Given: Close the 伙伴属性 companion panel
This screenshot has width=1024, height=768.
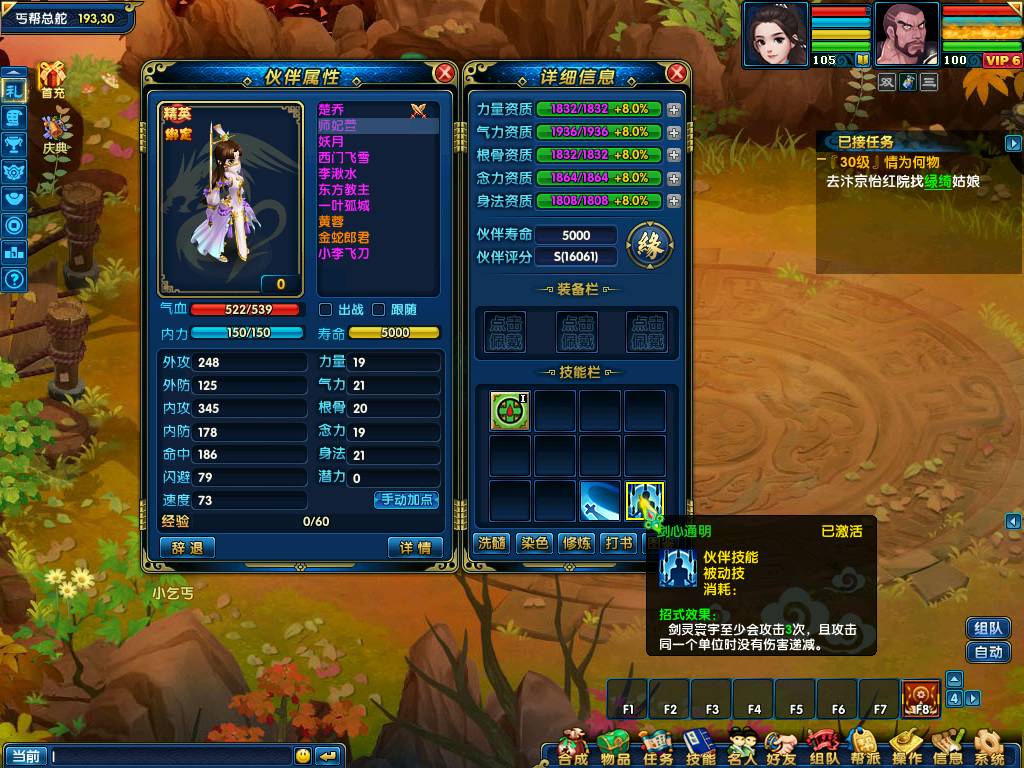Looking at the screenshot, I should pos(445,73).
